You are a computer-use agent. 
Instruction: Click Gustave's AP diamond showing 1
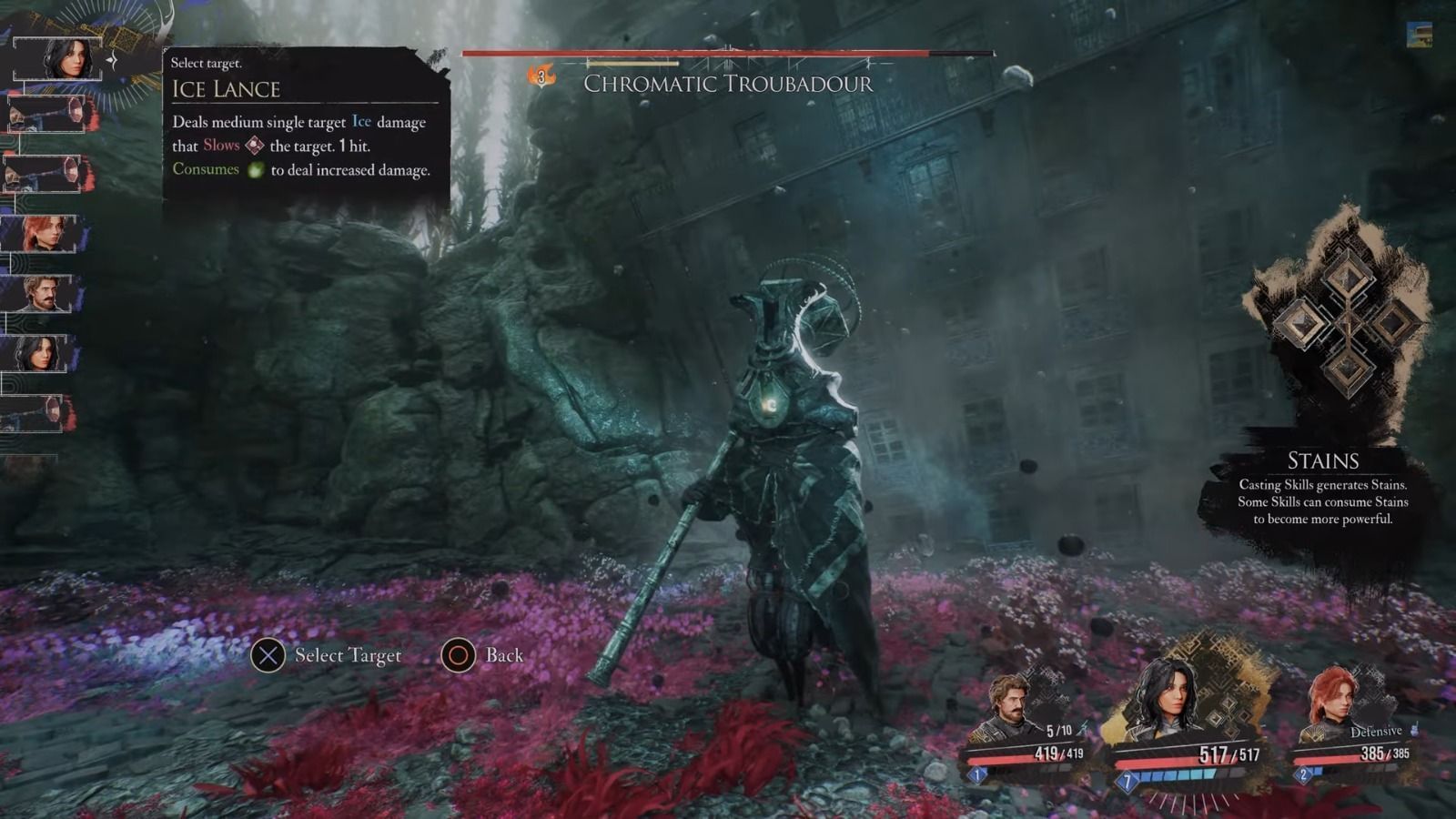pos(976,774)
